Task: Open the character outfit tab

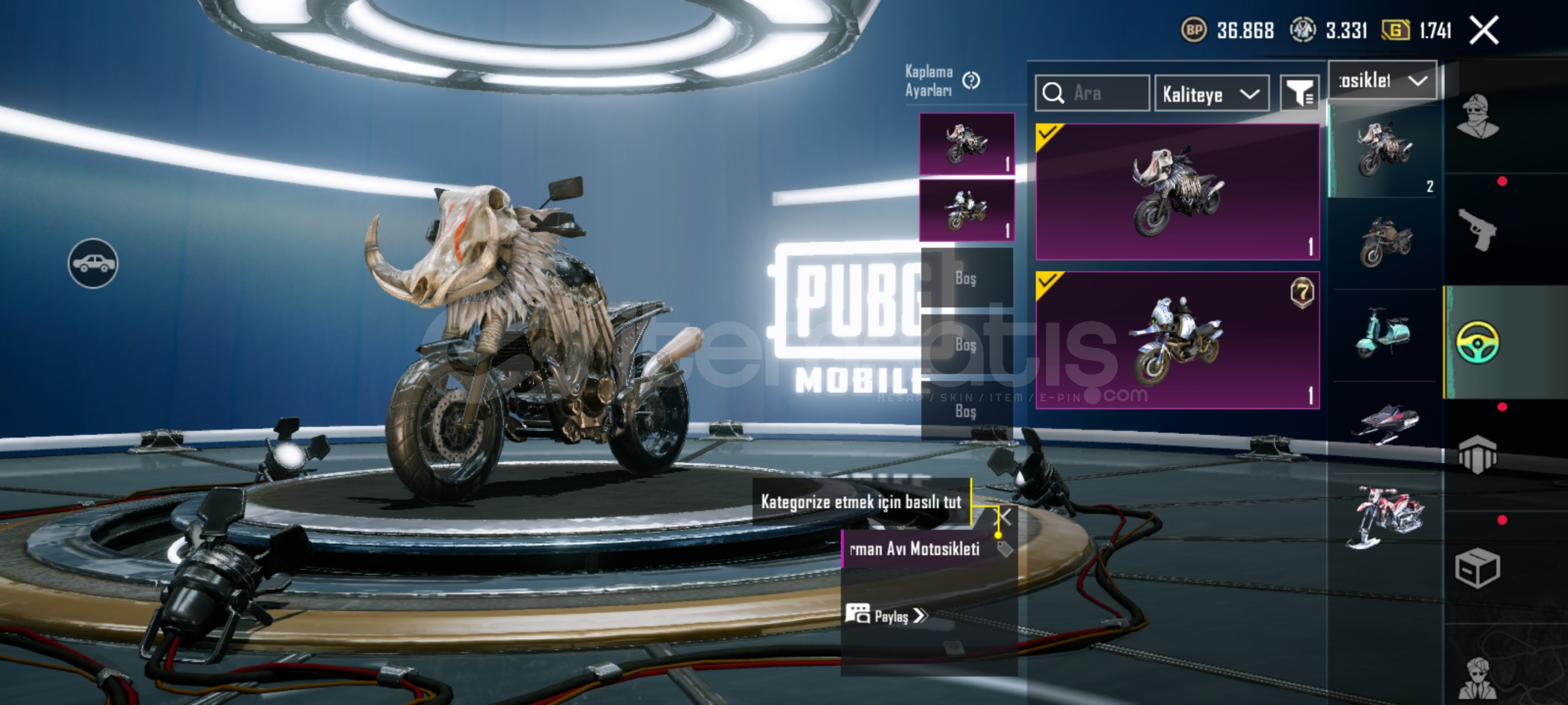Action: (1477, 117)
